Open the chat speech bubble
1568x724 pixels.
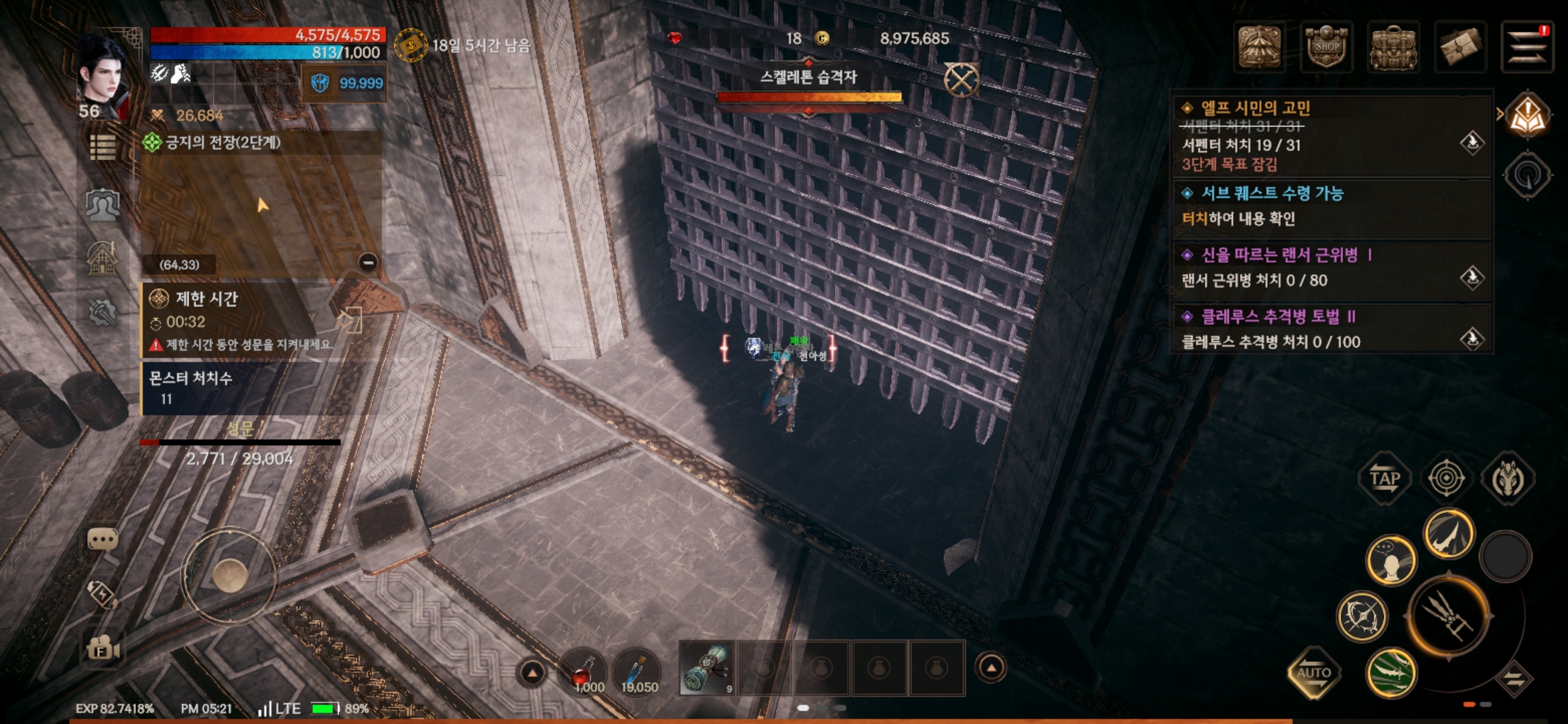click(103, 540)
